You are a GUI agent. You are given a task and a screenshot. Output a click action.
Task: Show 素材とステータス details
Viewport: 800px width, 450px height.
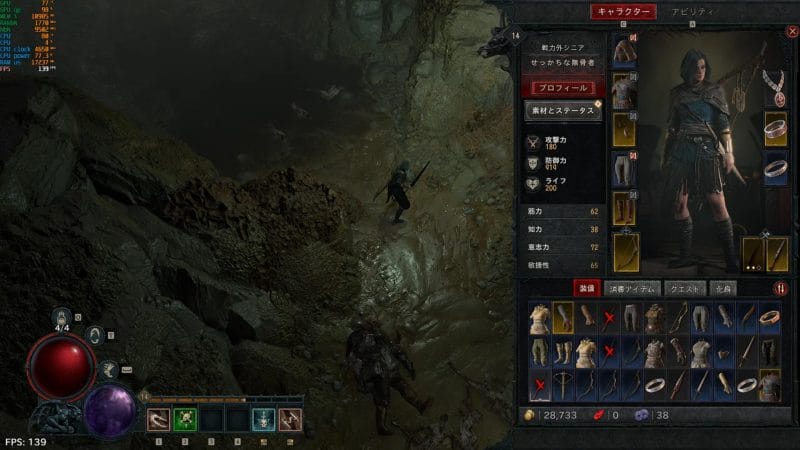point(564,111)
